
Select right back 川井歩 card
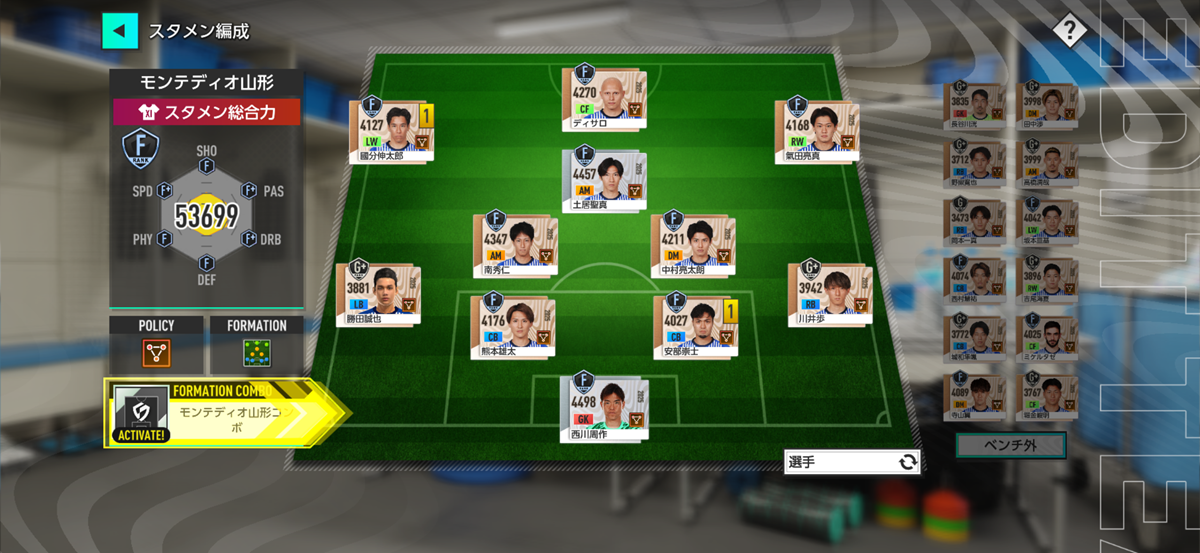coord(829,295)
